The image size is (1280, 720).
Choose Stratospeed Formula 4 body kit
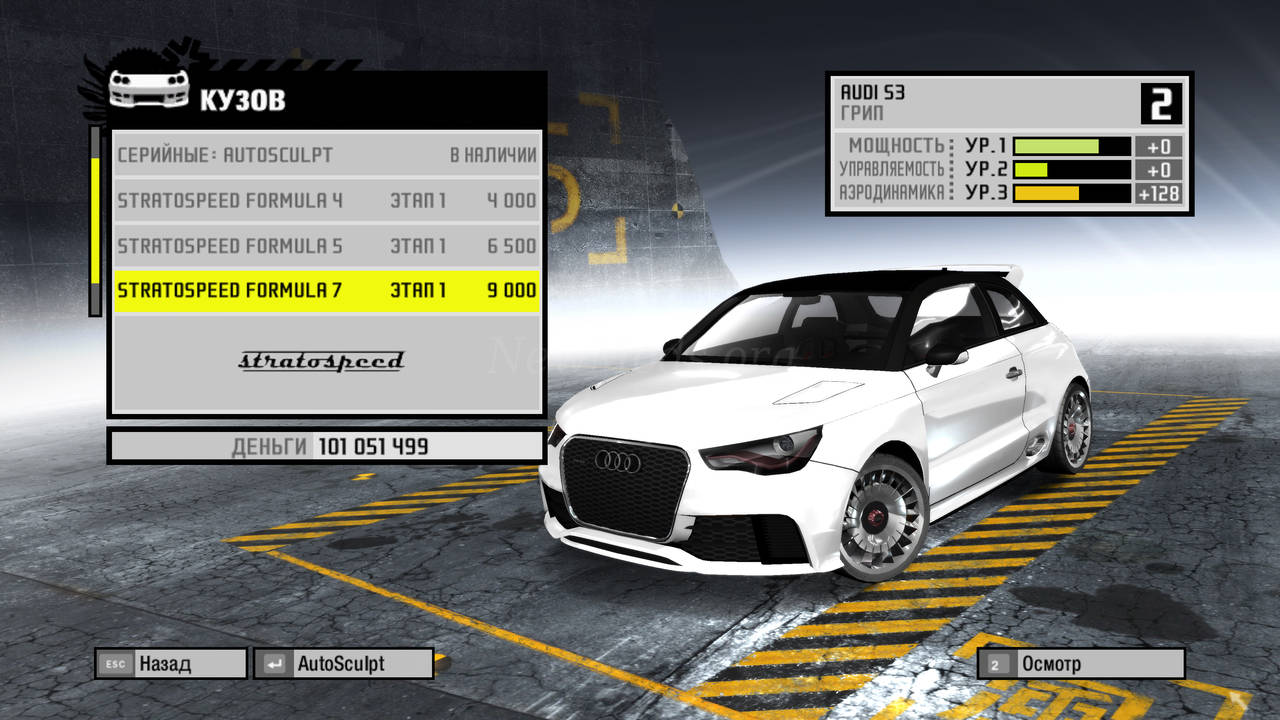pyautogui.click(x=327, y=200)
